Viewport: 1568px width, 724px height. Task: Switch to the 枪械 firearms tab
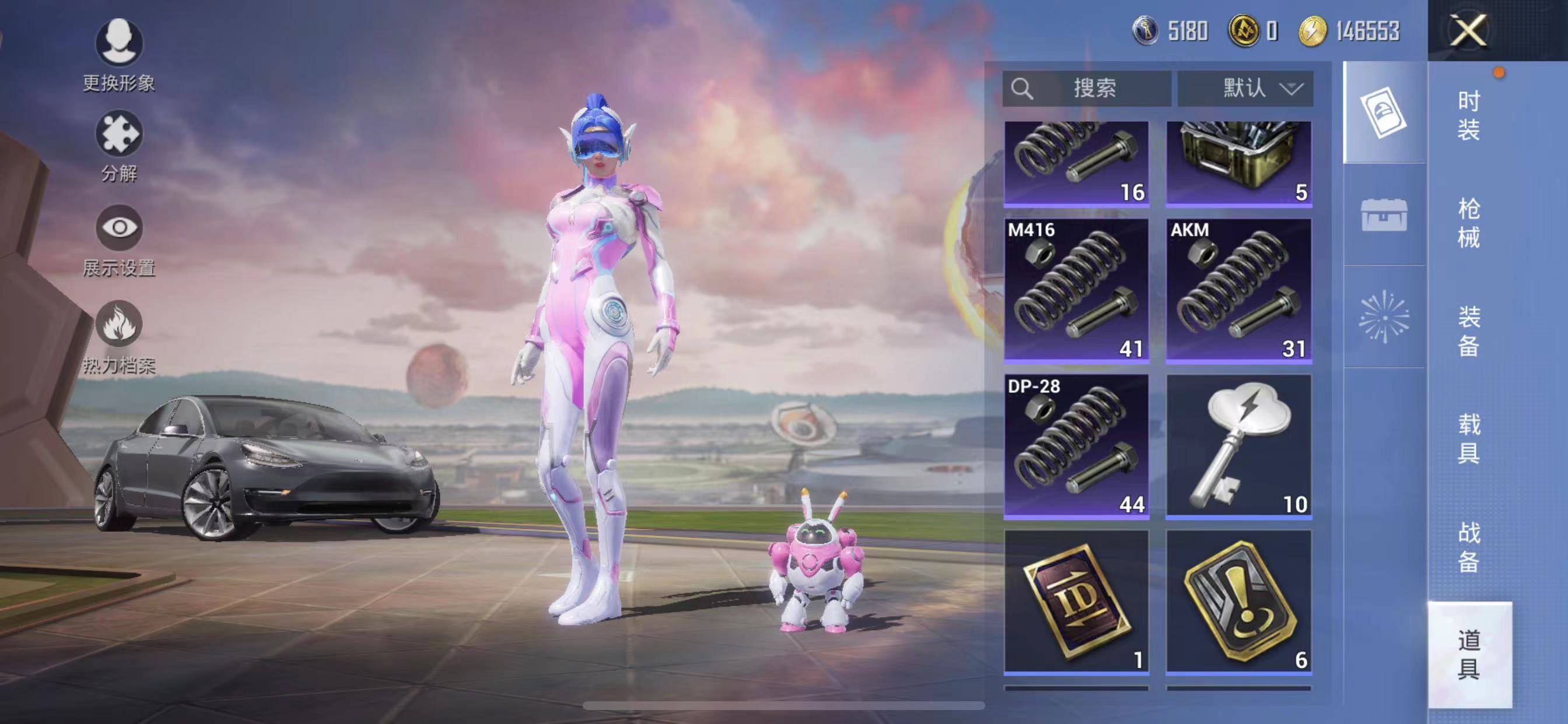[x=1468, y=223]
